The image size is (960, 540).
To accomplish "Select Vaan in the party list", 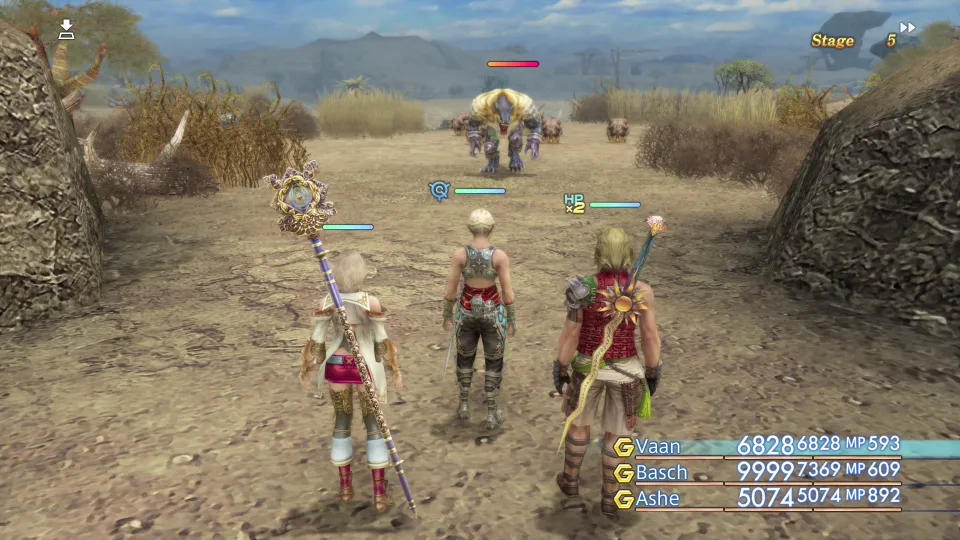I will pos(658,446).
